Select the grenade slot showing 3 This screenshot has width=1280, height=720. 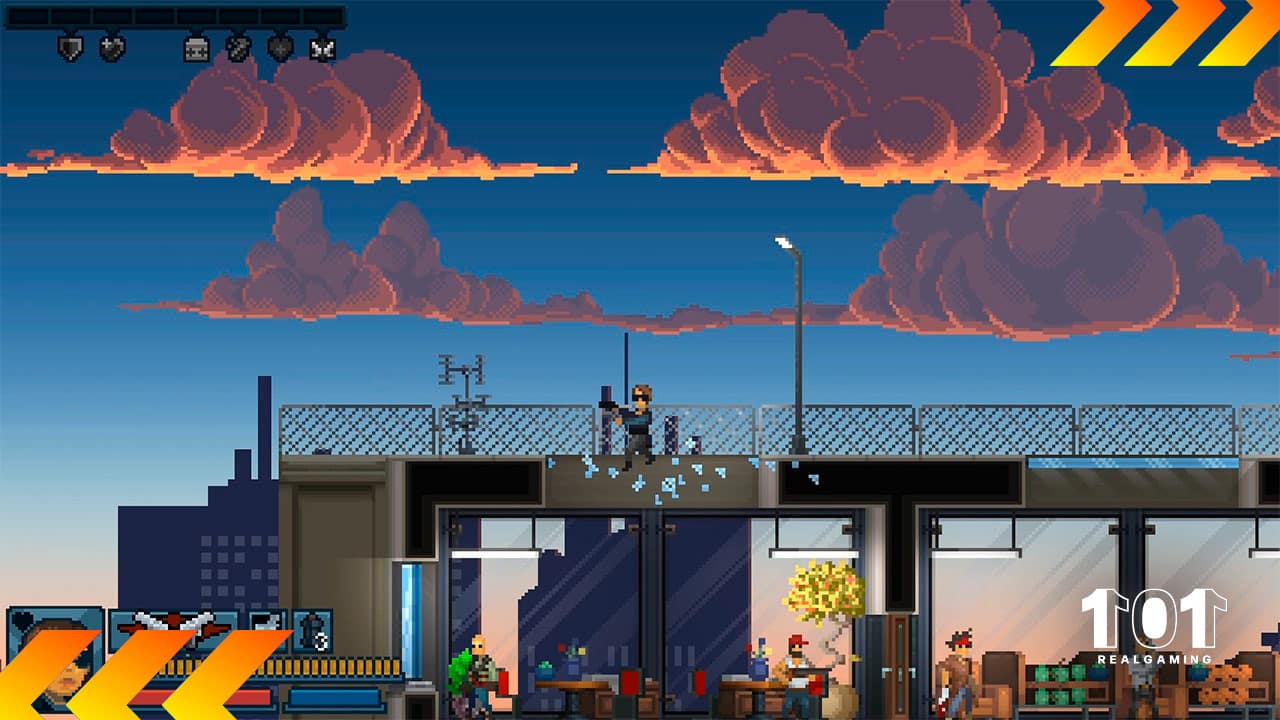(312, 631)
